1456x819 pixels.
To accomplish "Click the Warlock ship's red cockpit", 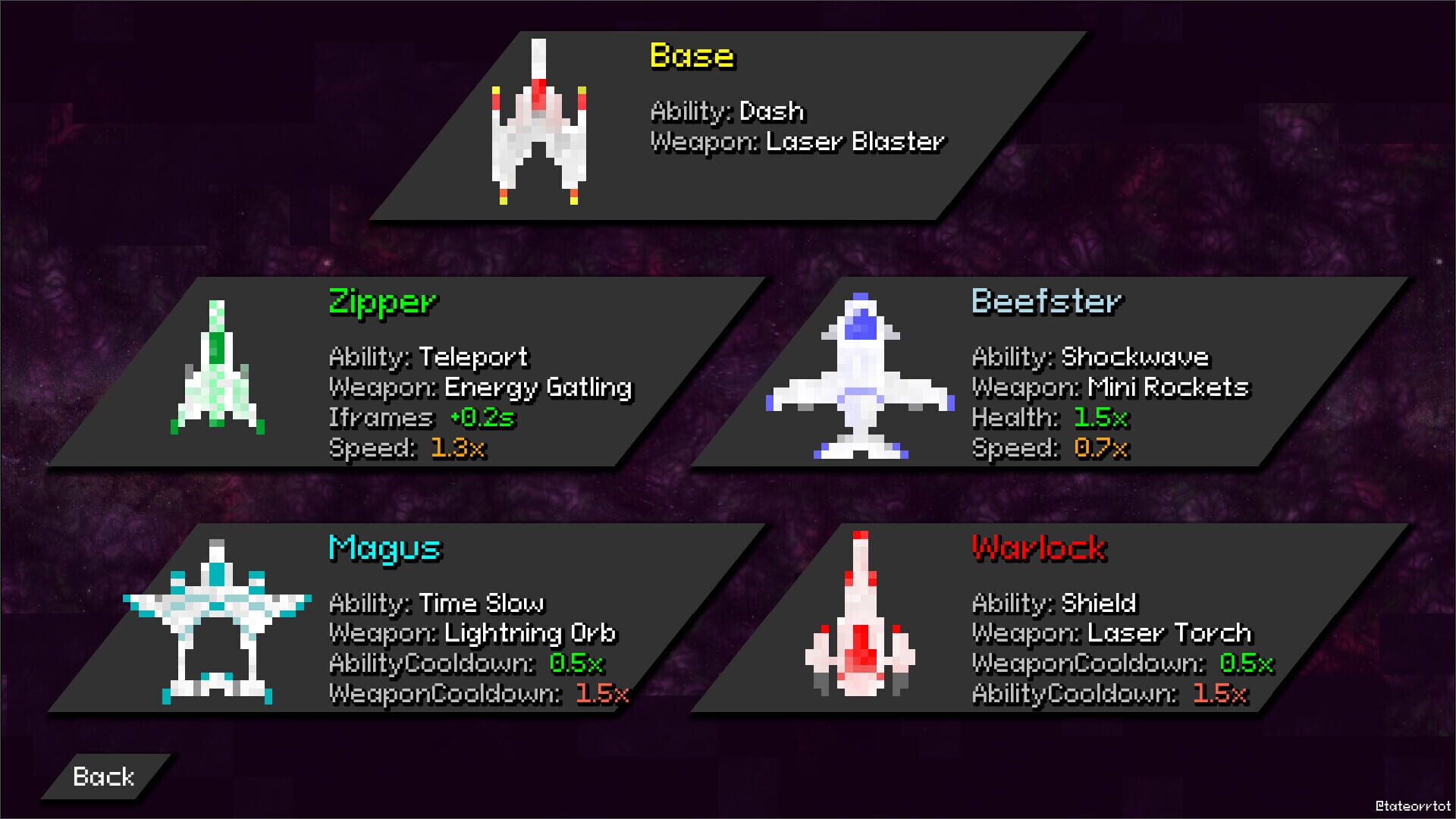I will (861, 641).
